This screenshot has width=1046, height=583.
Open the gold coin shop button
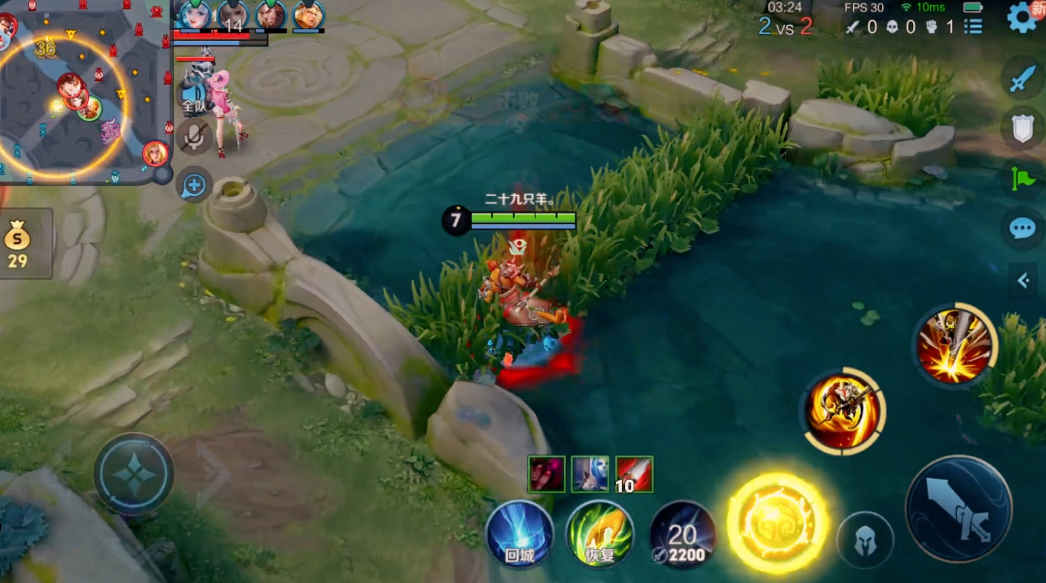[x=19, y=244]
